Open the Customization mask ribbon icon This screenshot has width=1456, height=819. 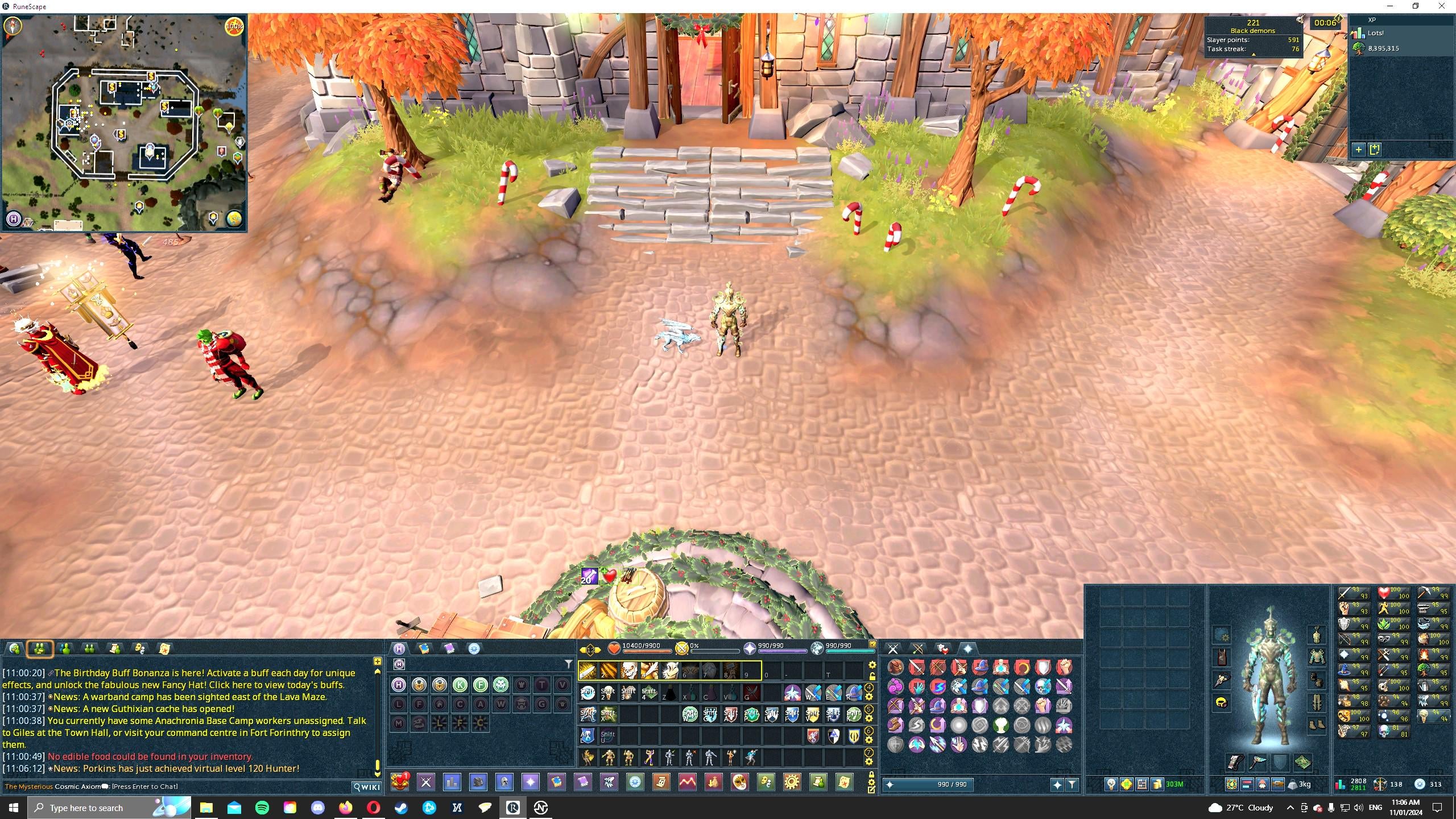click(740, 782)
